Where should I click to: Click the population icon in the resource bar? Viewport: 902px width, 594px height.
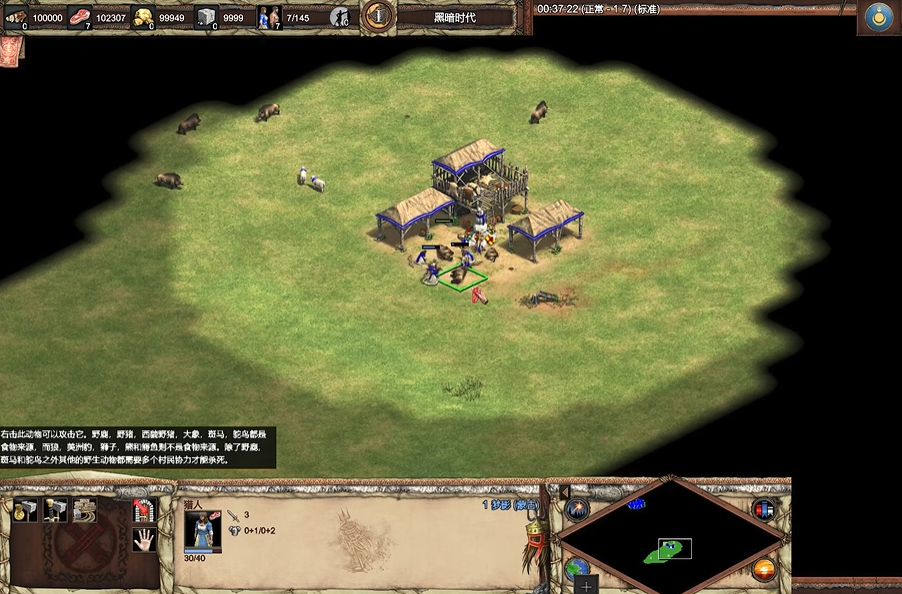[268, 16]
